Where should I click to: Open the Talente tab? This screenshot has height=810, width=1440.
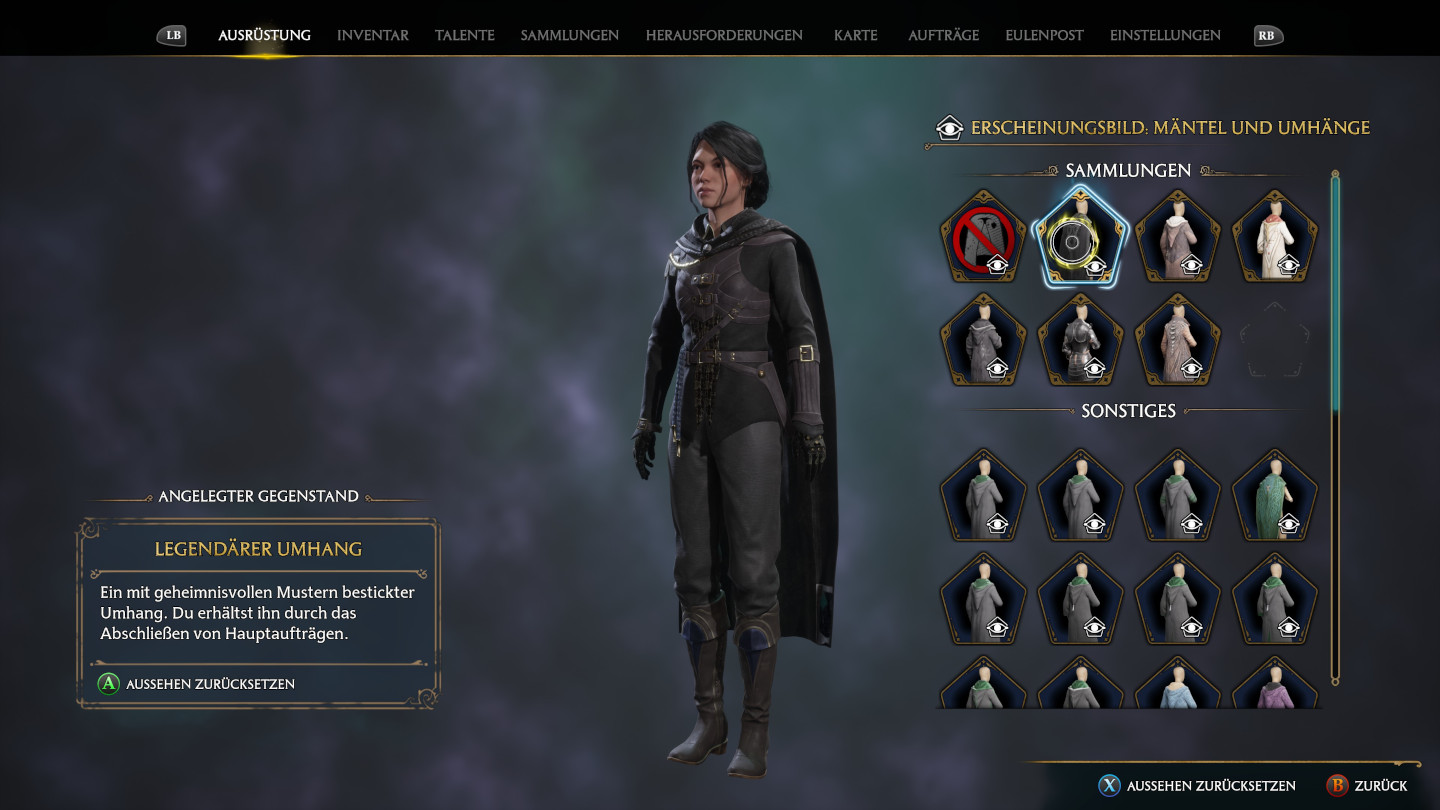coord(464,35)
